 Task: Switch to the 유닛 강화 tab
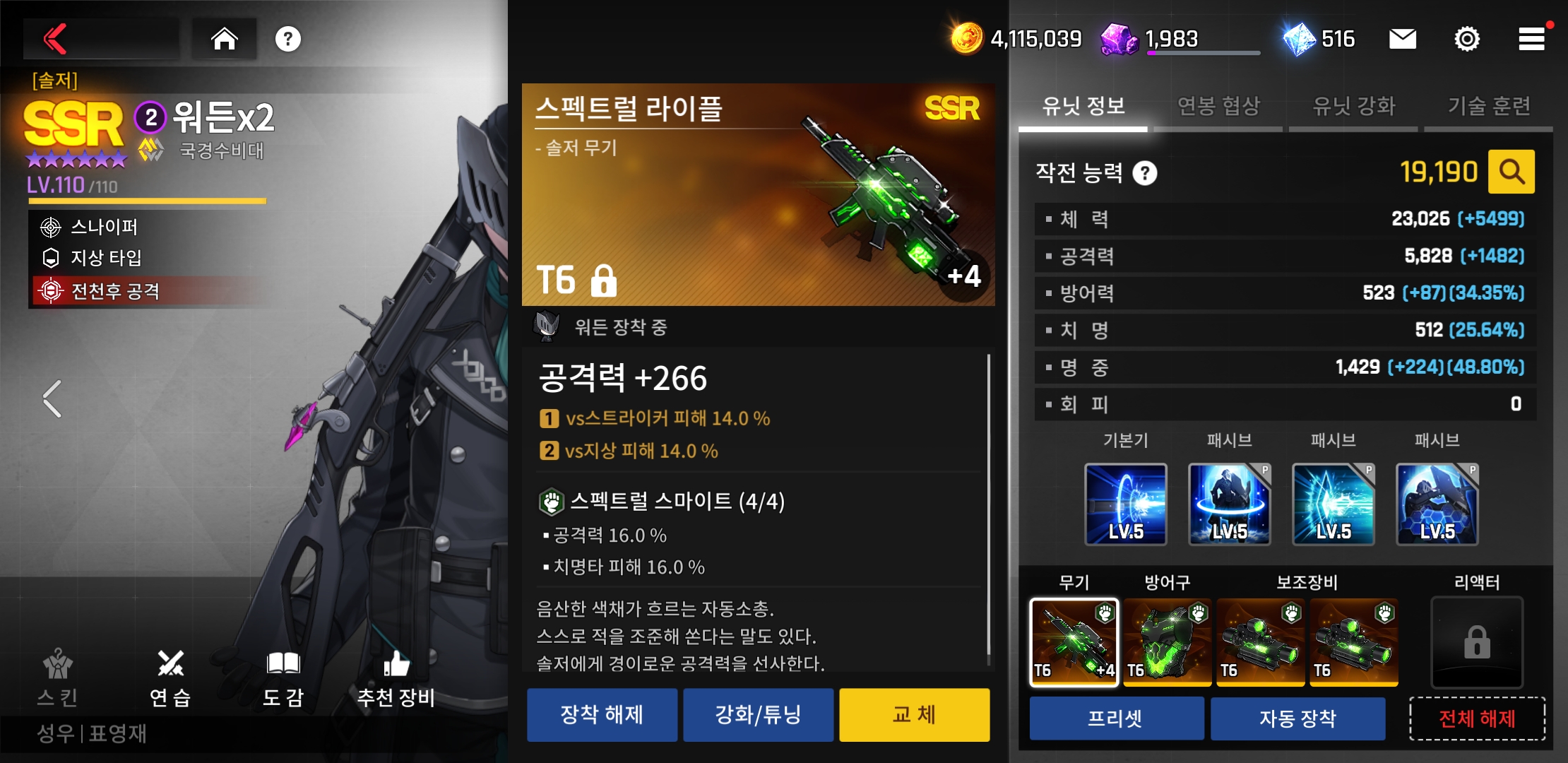point(1353,107)
